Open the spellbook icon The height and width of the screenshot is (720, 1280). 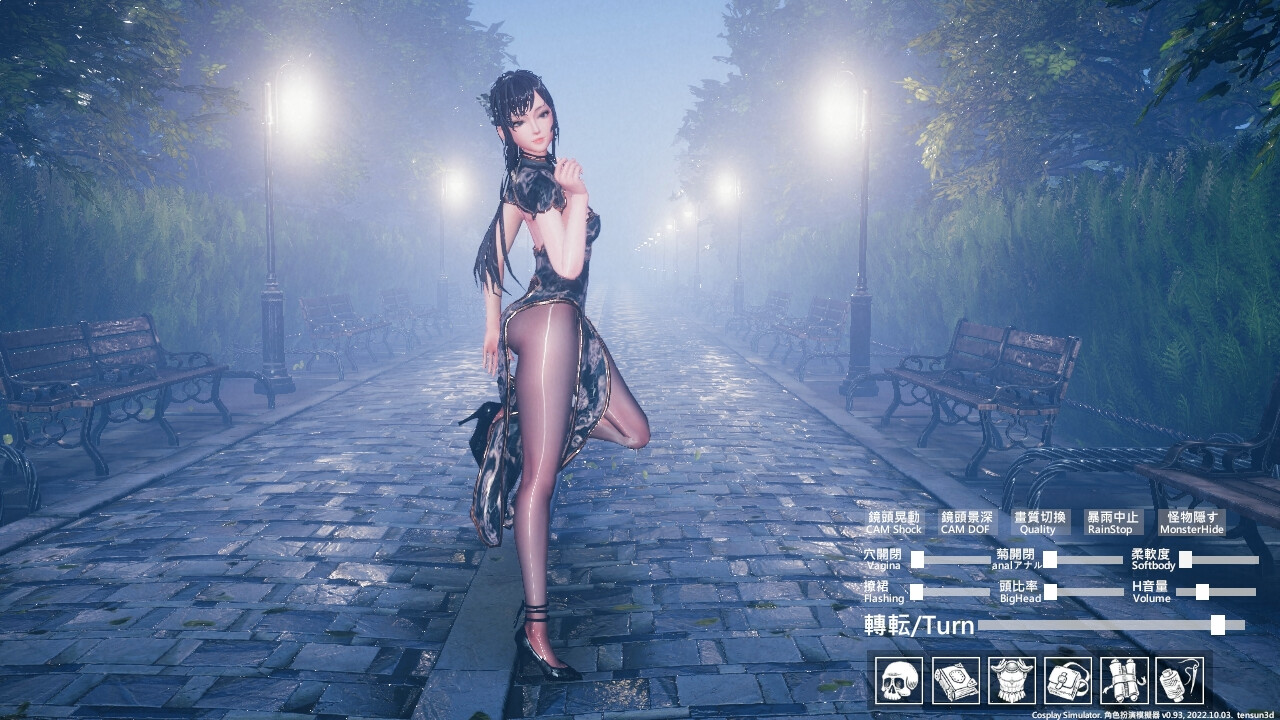click(x=955, y=681)
